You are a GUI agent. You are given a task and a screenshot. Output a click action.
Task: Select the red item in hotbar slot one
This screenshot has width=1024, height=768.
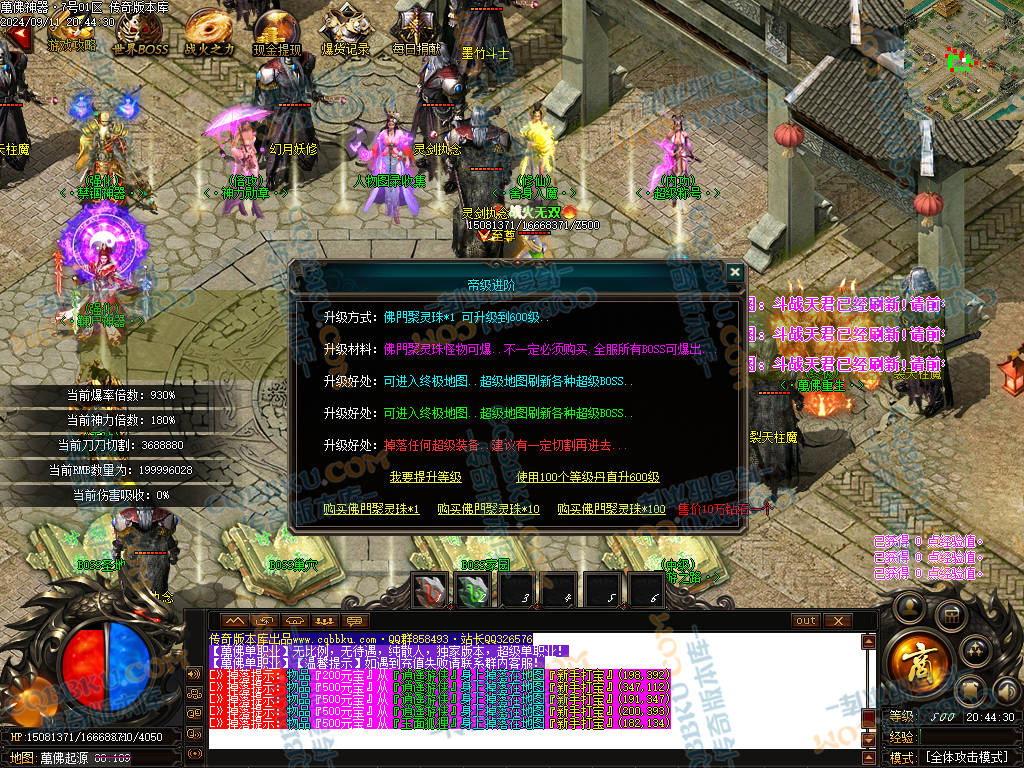[x=431, y=592]
